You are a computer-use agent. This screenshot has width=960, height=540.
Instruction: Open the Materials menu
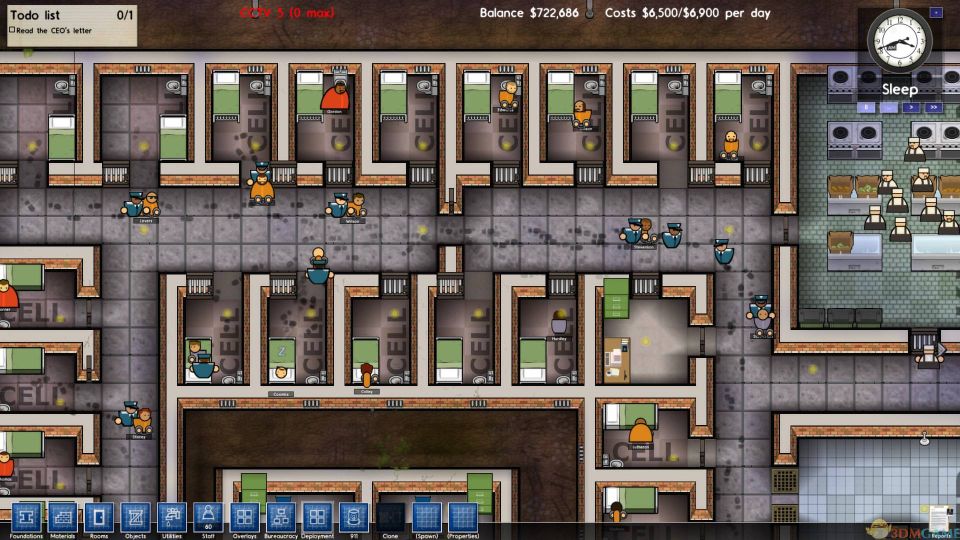[62, 517]
